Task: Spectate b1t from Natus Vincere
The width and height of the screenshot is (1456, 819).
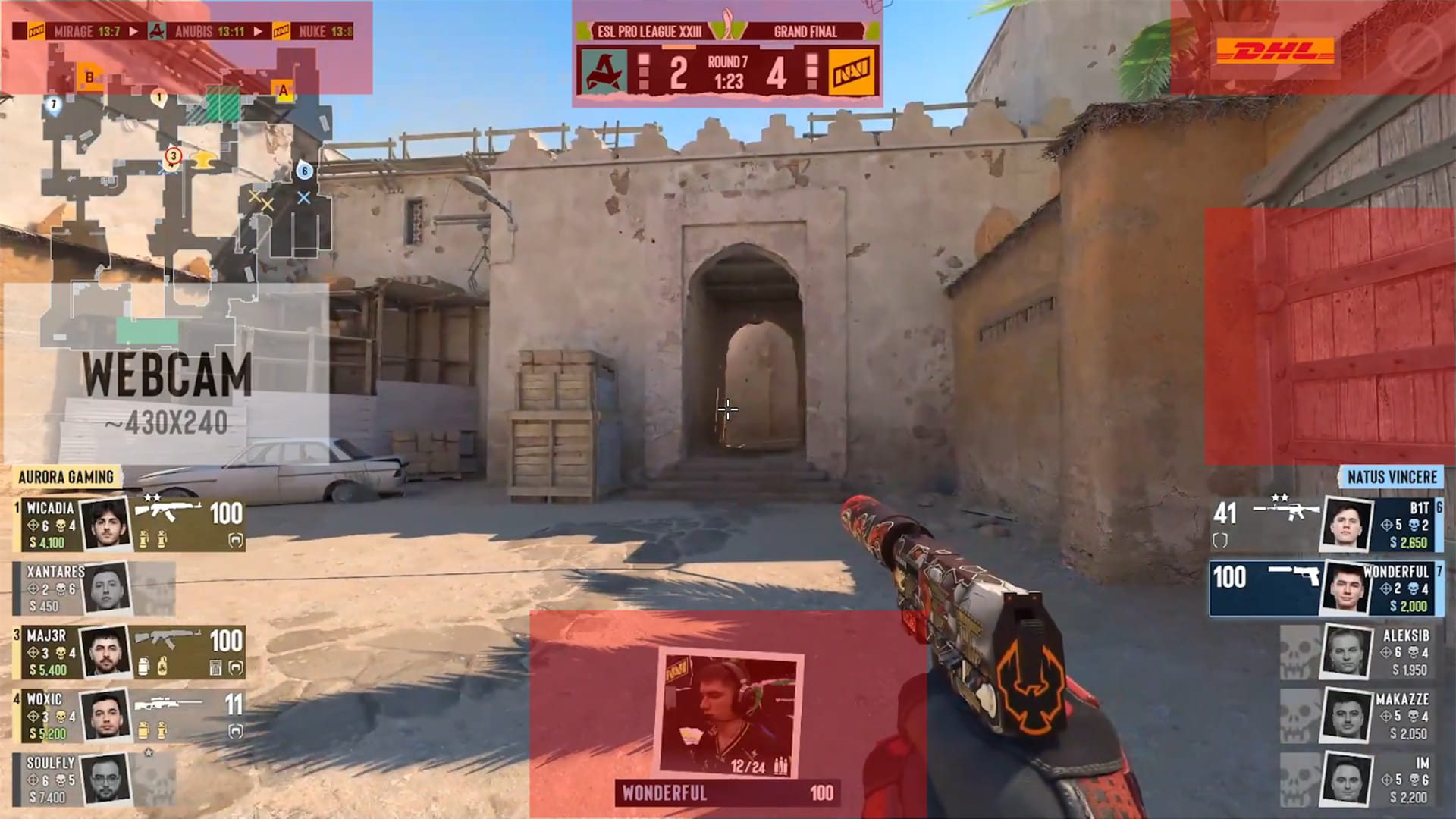Action: tap(1327, 524)
